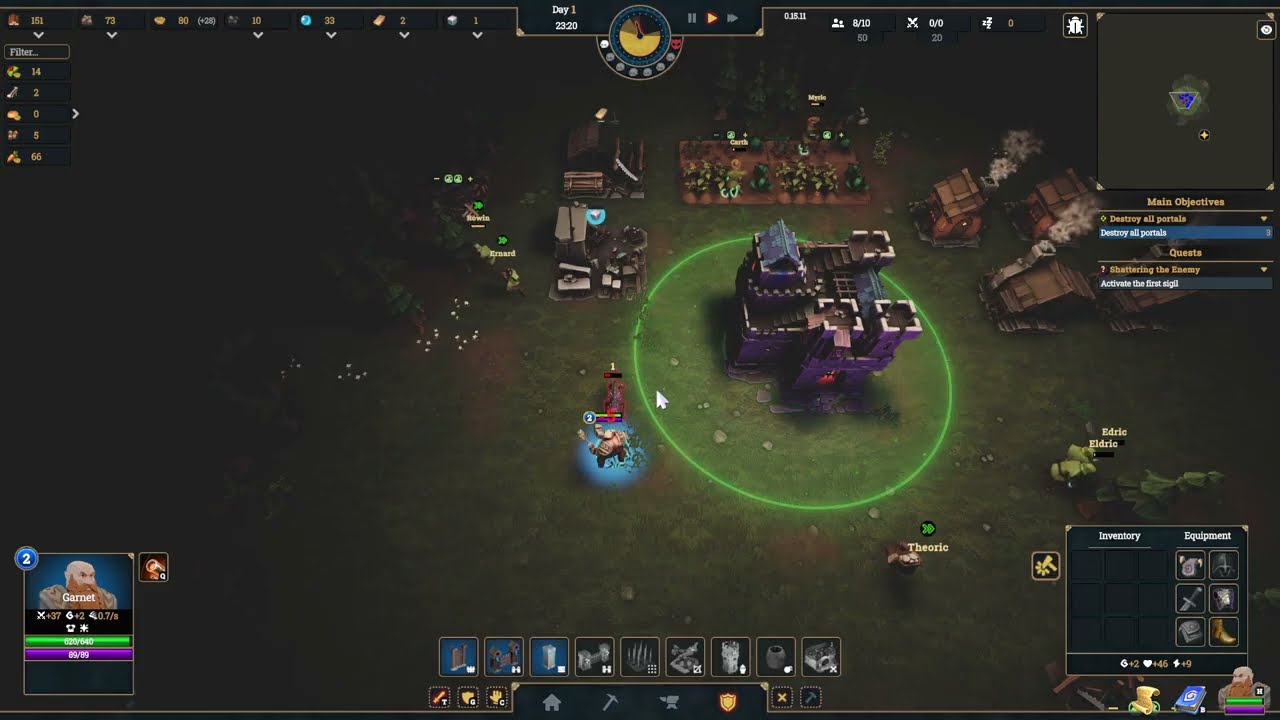Screen dimensions: 1280x720
Task: Select the golden boot equipment slot
Action: 1224,632
